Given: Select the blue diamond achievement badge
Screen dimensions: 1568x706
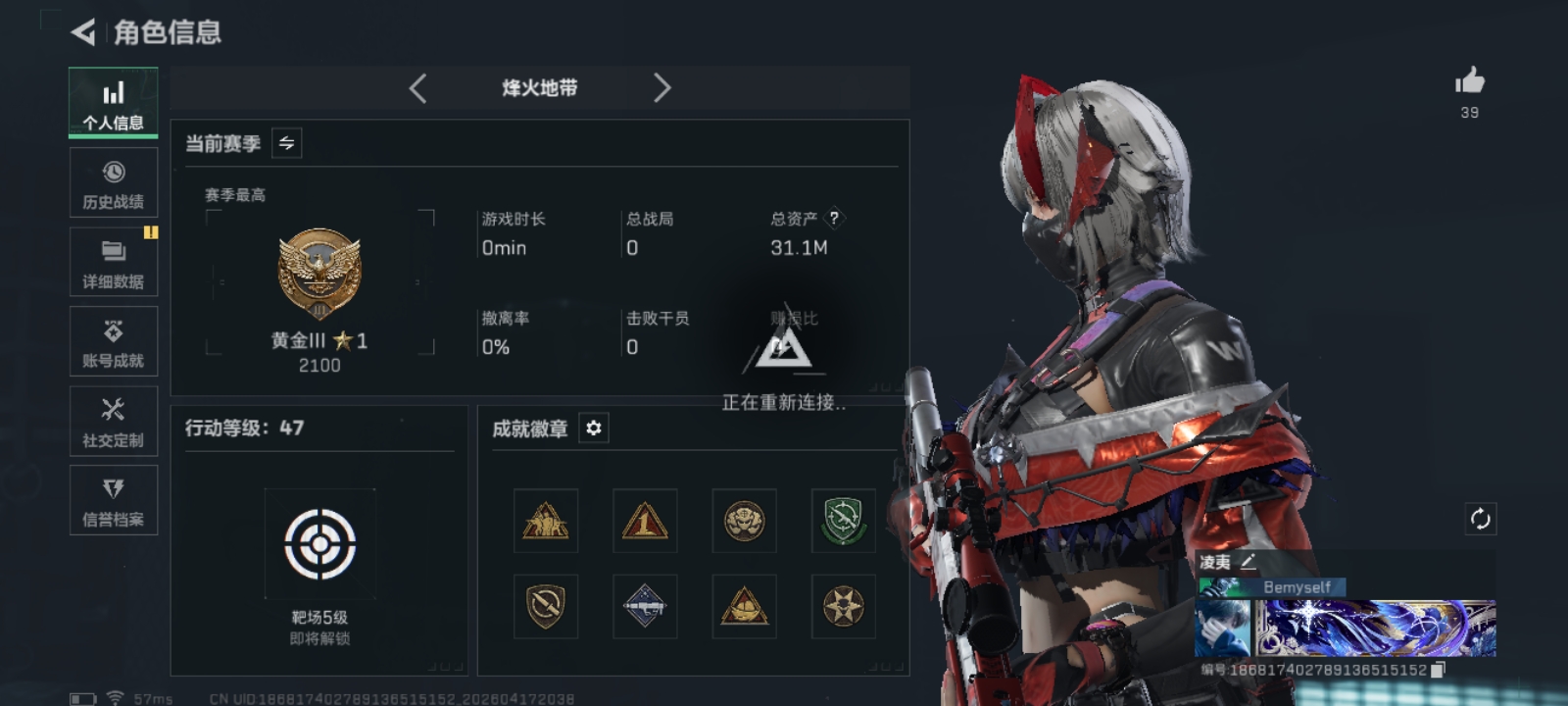Looking at the screenshot, I should tap(645, 606).
